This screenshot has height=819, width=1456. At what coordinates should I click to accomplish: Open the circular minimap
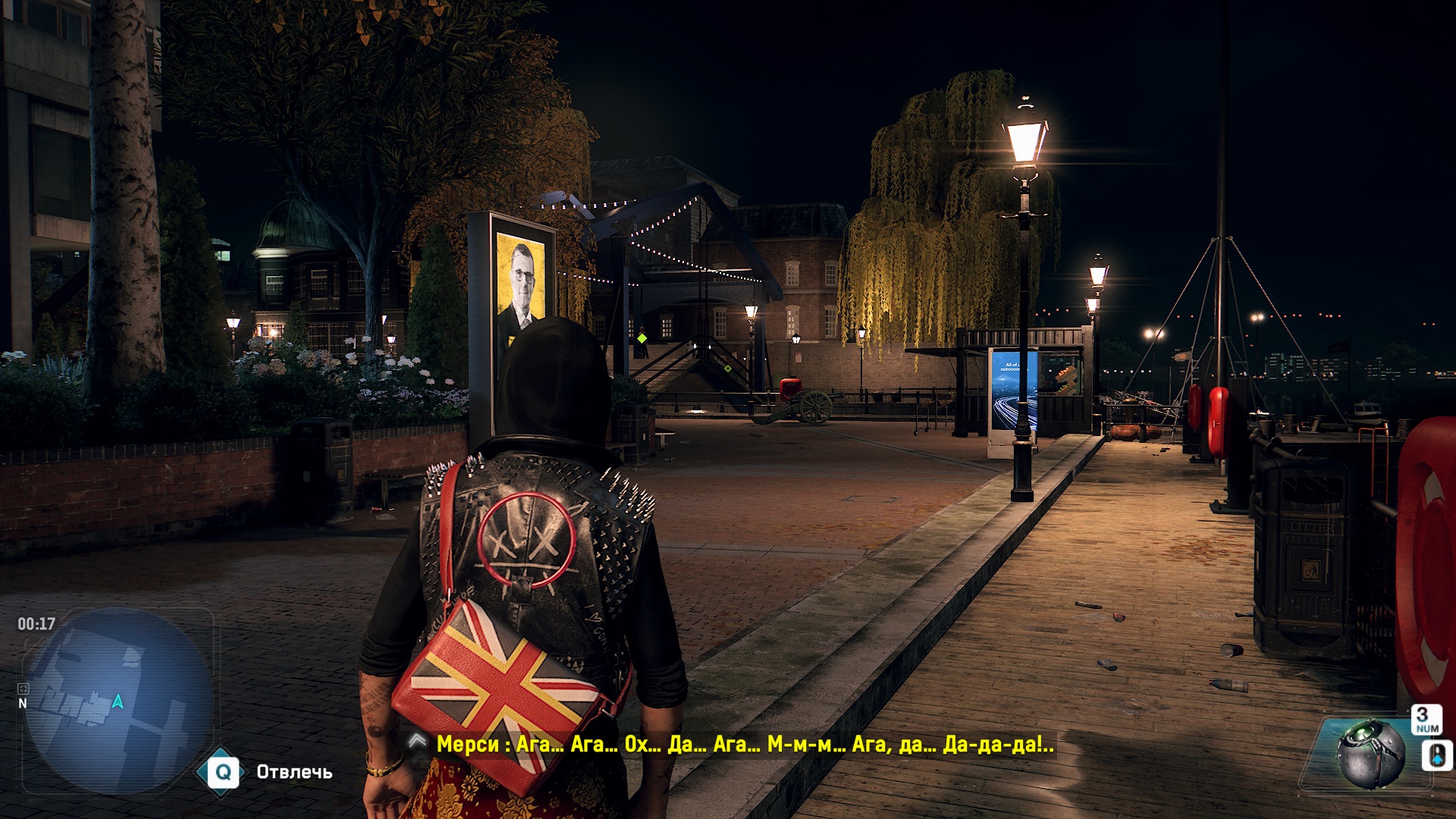click(118, 701)
